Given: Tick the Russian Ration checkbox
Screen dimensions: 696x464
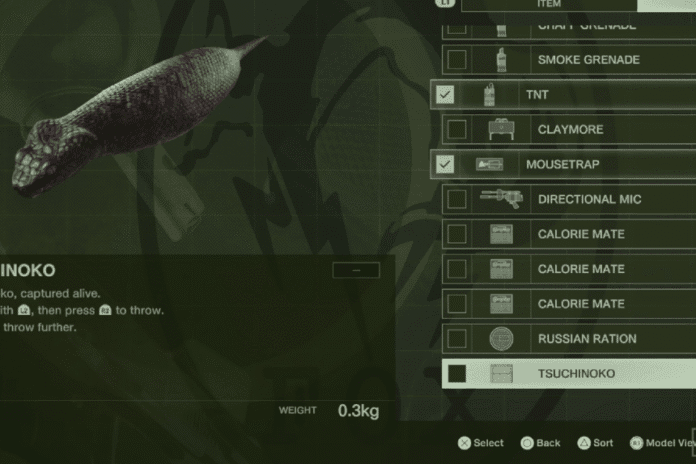Looking at the screenshot, I should pyautogui.click(x=457, y=339).
